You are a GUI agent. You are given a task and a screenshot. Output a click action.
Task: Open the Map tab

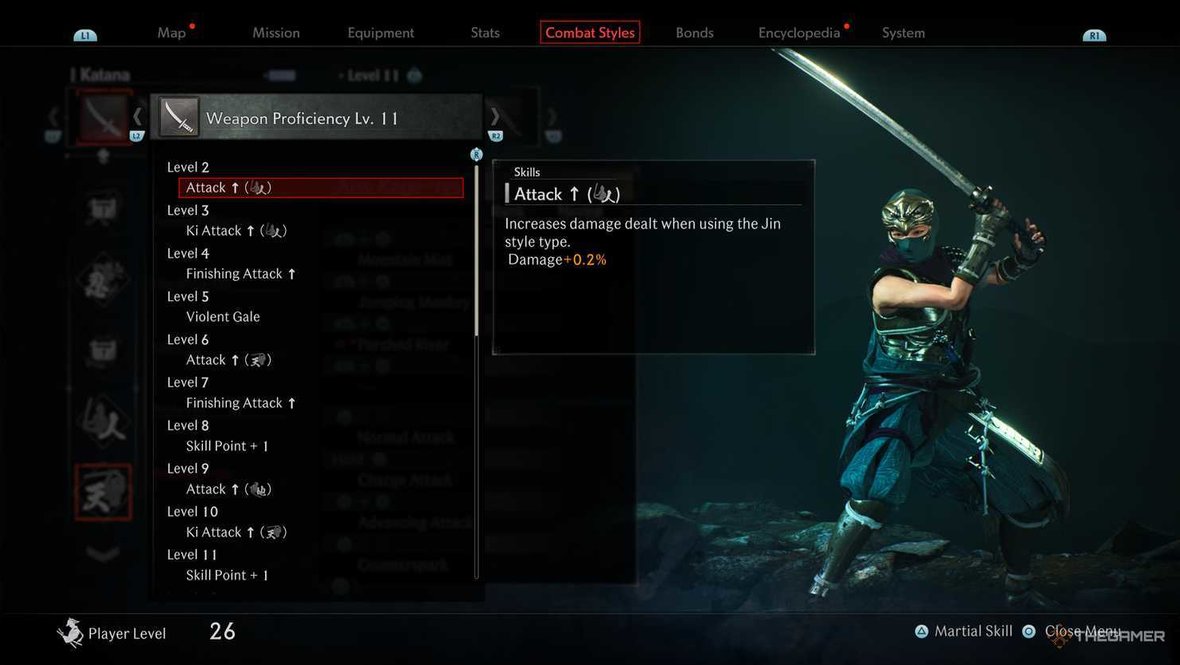[x=172, y=33]
